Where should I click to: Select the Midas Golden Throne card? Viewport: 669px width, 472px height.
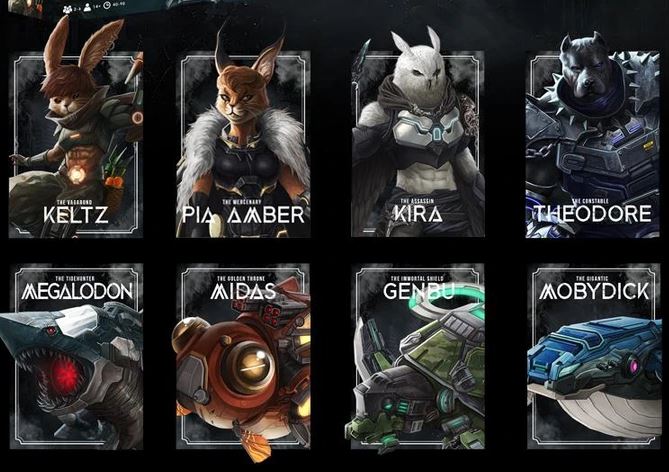tap(245, 357)
